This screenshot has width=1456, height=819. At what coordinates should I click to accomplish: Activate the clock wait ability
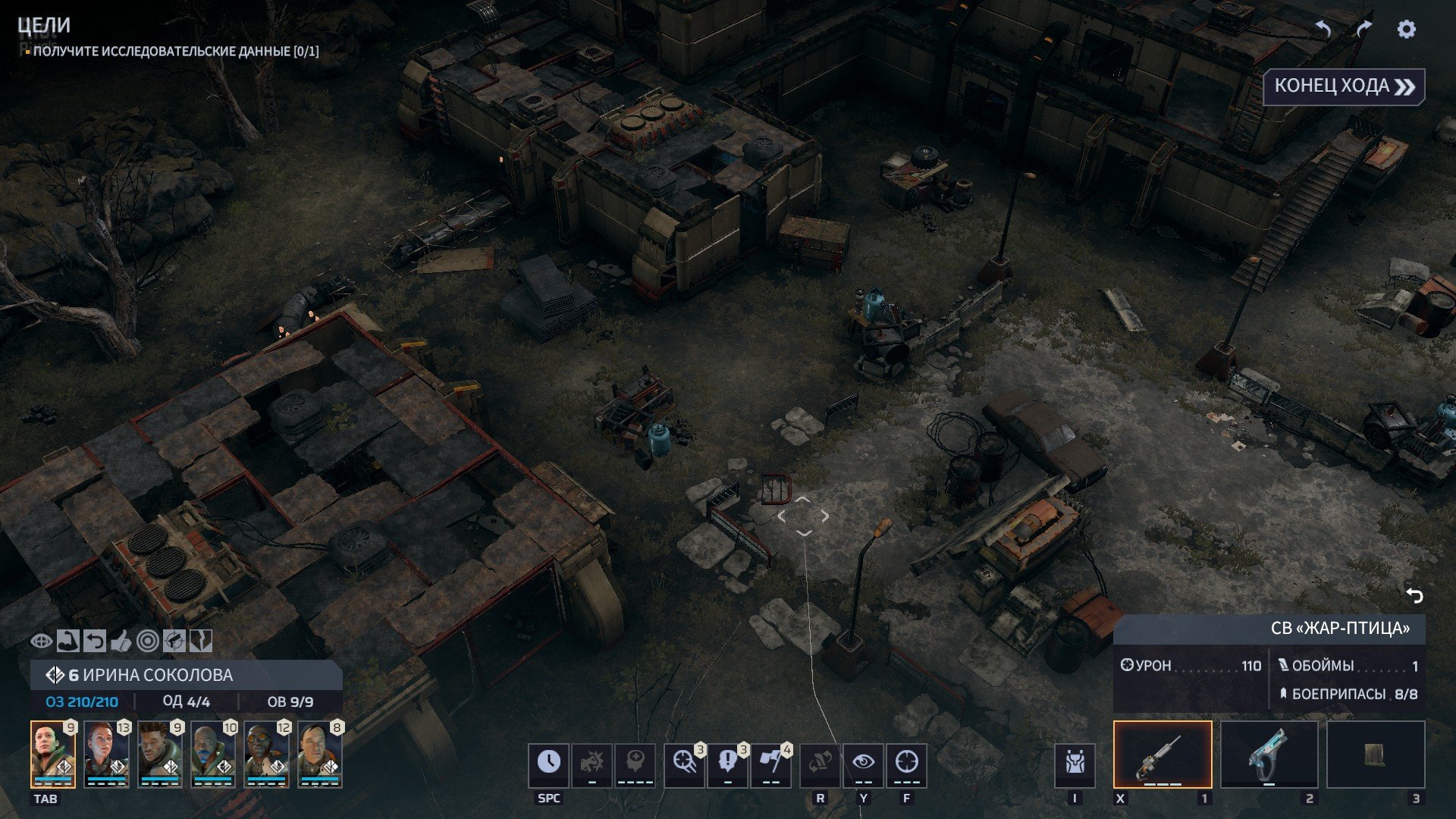point(548,764)
